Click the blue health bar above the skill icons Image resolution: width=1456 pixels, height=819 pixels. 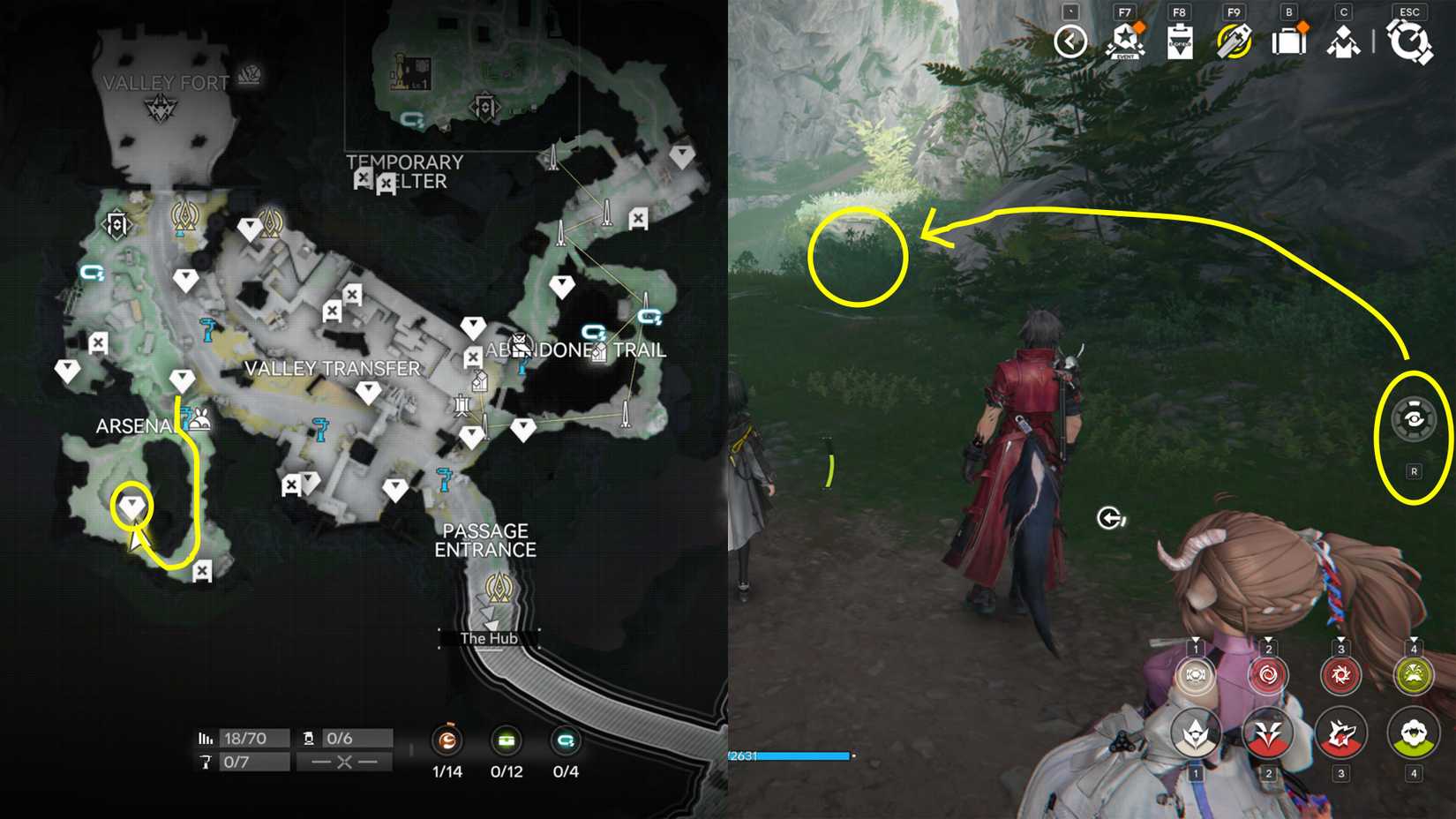point(788,755)
